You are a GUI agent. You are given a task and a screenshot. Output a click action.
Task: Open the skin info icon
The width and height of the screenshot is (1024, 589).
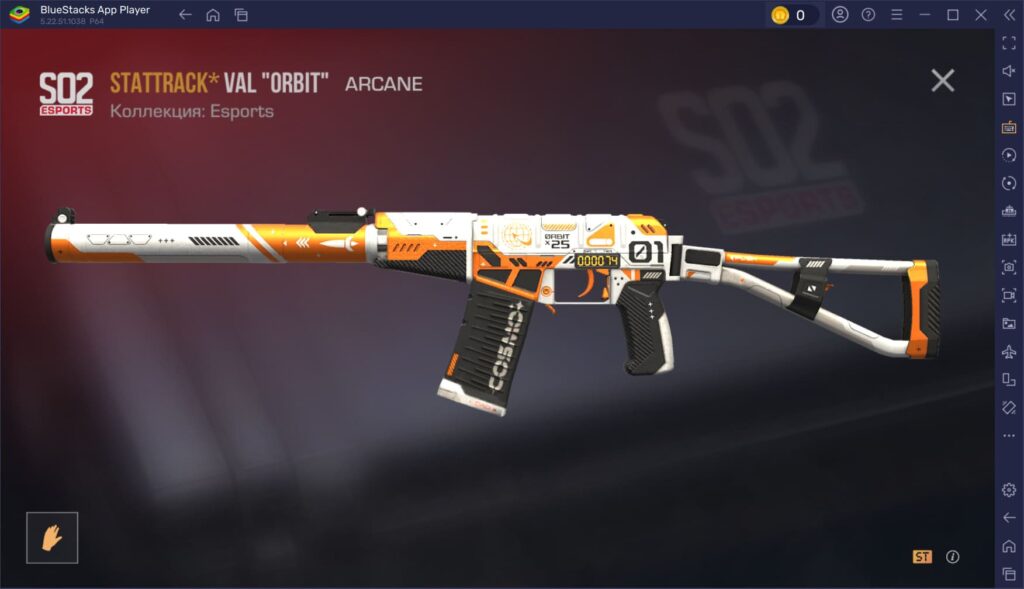click(x=952, y=557)
